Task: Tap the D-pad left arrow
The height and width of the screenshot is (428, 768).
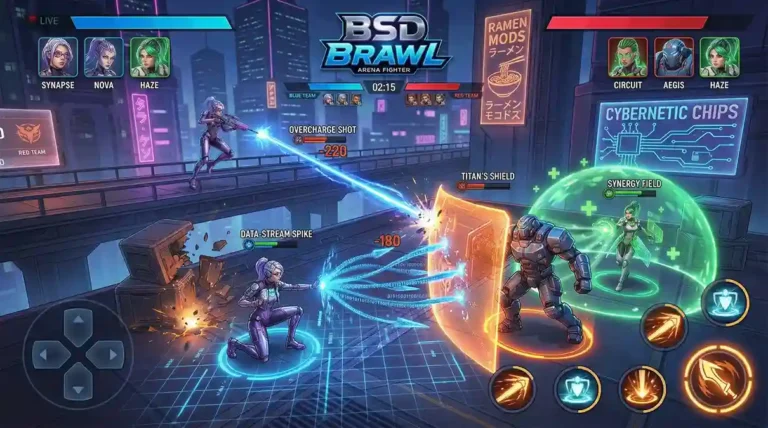Action: coord(48,354)
